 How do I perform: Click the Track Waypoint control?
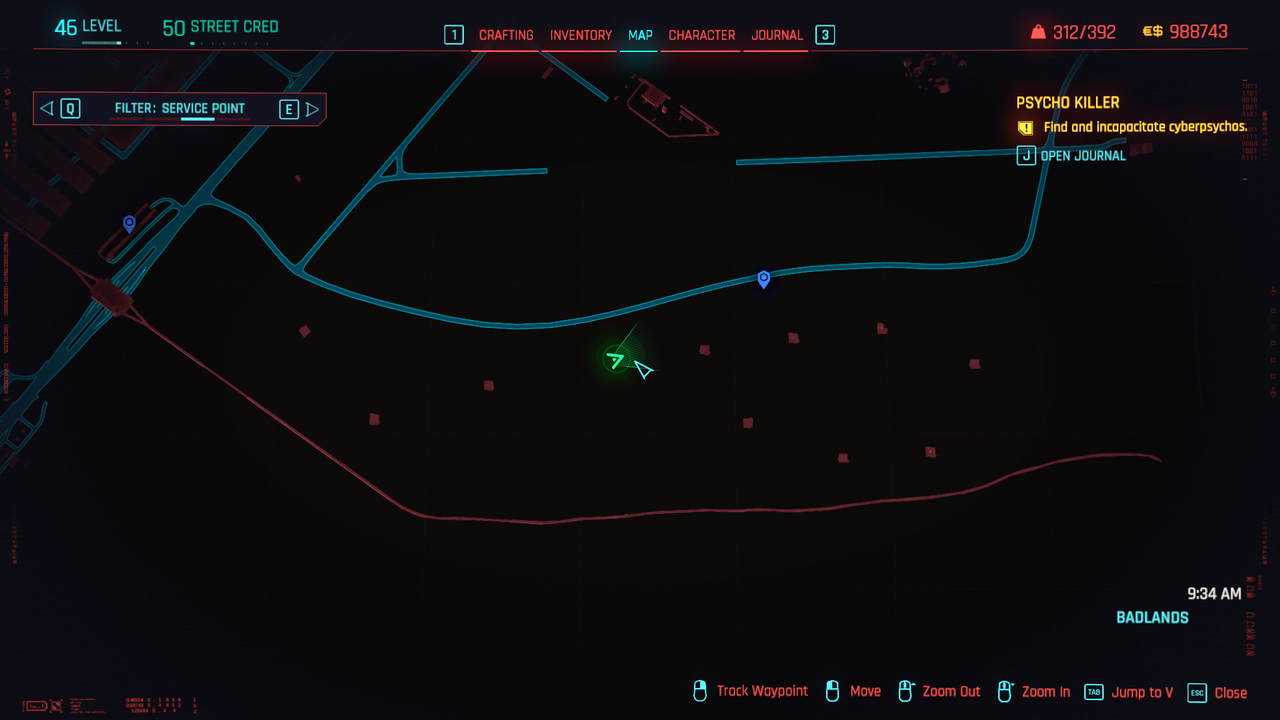click(762, 691)
